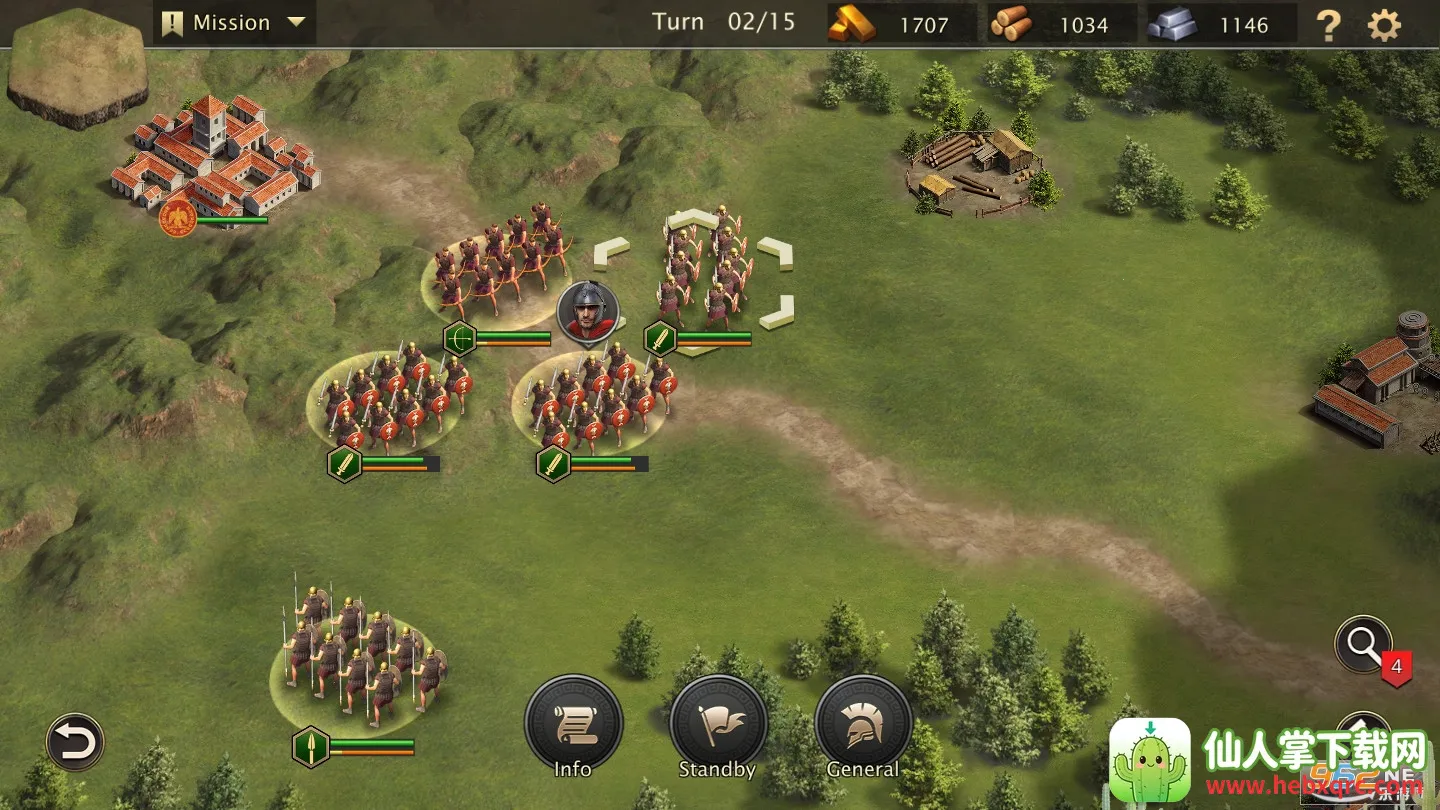Open the gear settings menu
1440x810 pixels.
pos(1384,24)
